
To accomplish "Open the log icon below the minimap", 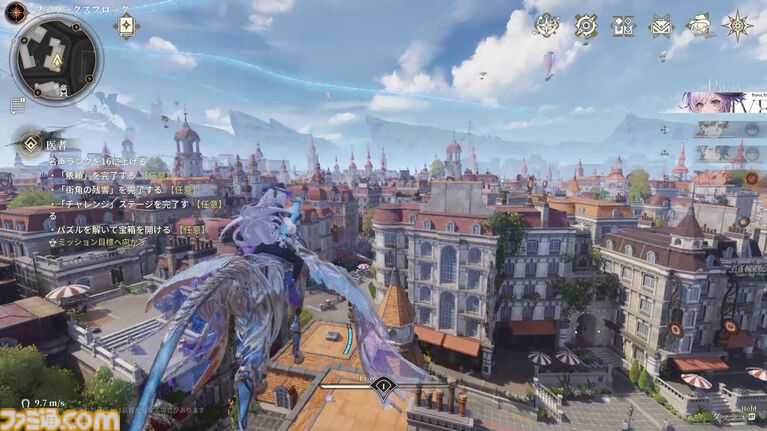I will pos(17,104).
